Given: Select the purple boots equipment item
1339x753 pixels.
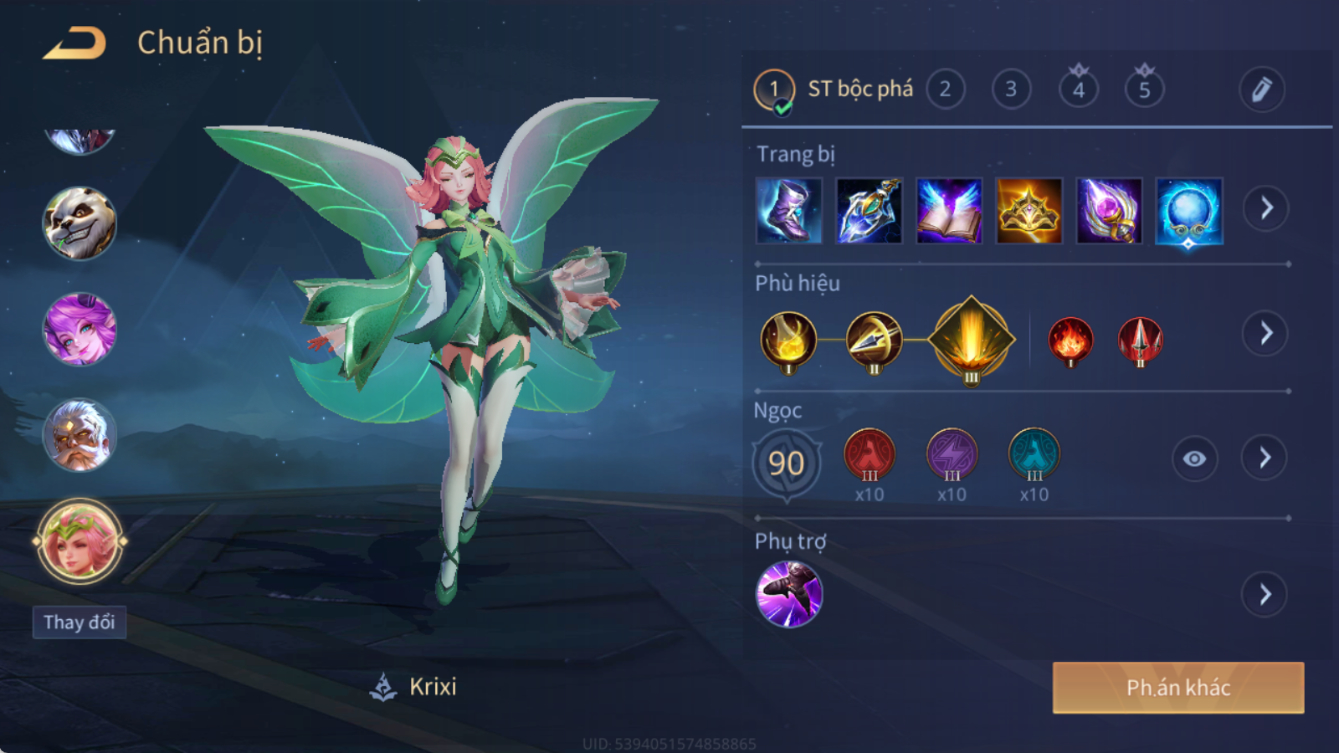Looking at the screenshot, I should point(789,211).
